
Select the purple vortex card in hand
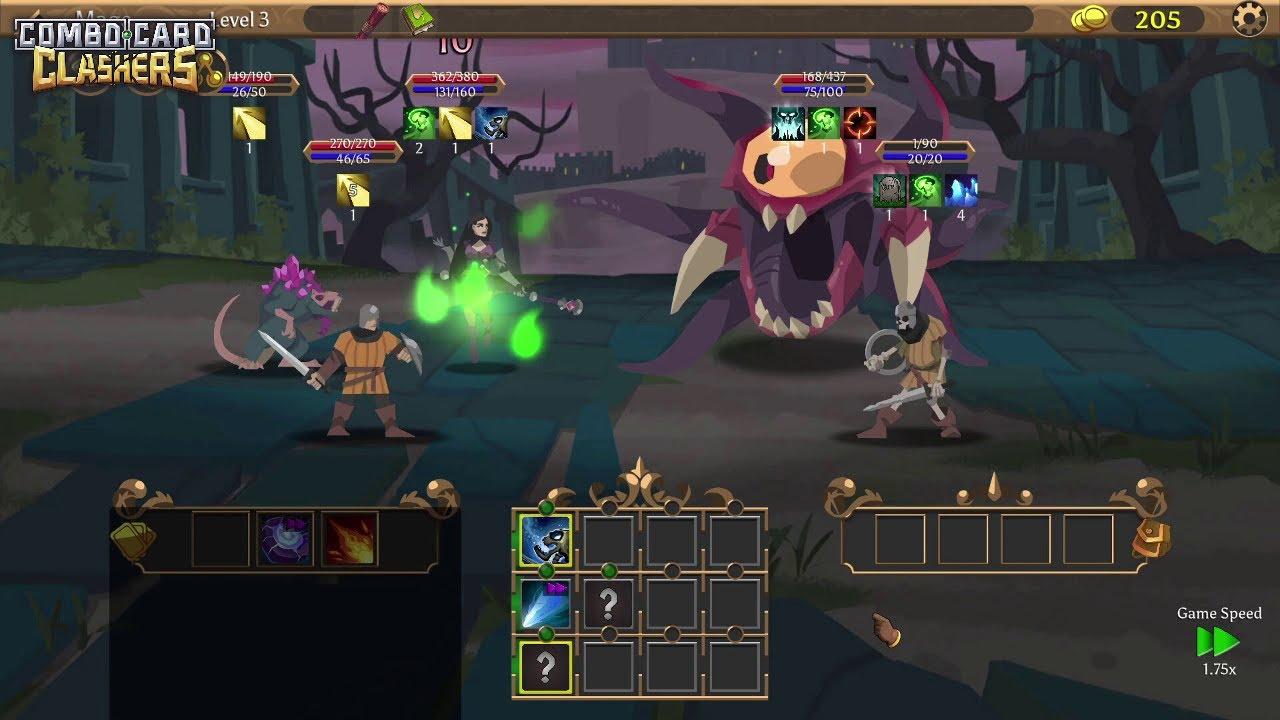pos(285,539)
